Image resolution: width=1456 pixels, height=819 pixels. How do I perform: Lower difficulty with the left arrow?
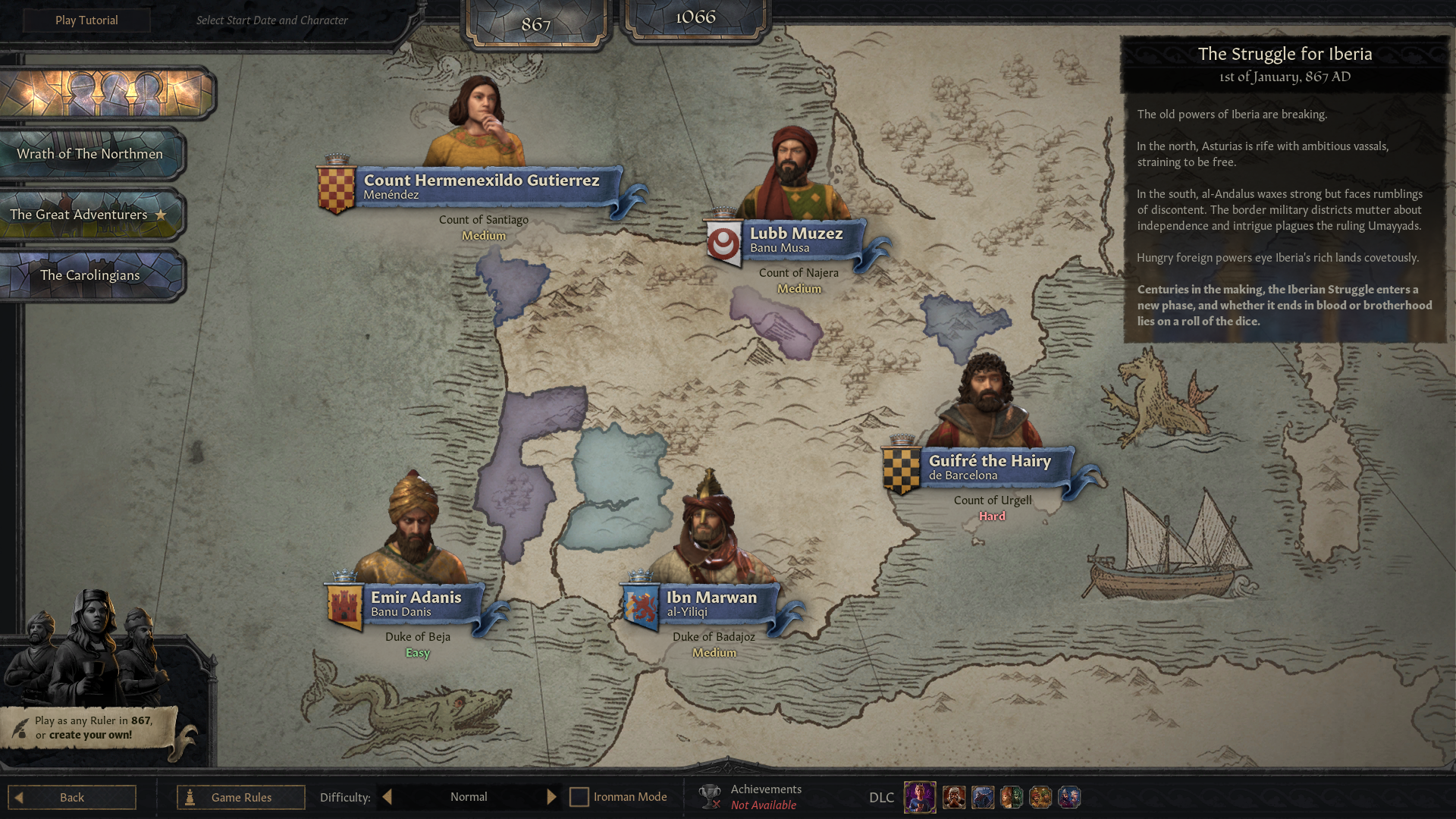pos(388,797)
